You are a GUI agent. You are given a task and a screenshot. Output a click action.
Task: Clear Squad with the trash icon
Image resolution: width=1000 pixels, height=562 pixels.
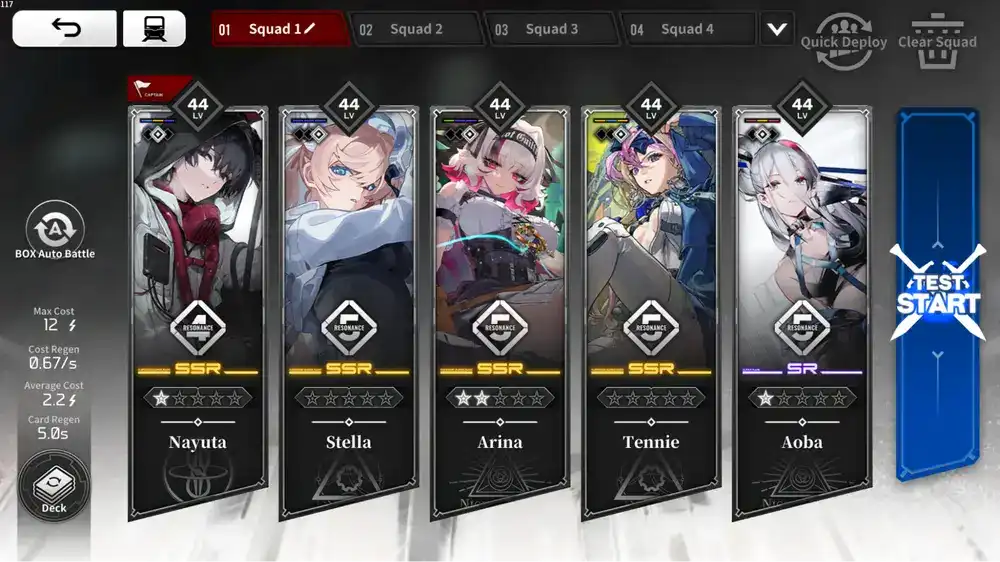[x=937, y=38]
